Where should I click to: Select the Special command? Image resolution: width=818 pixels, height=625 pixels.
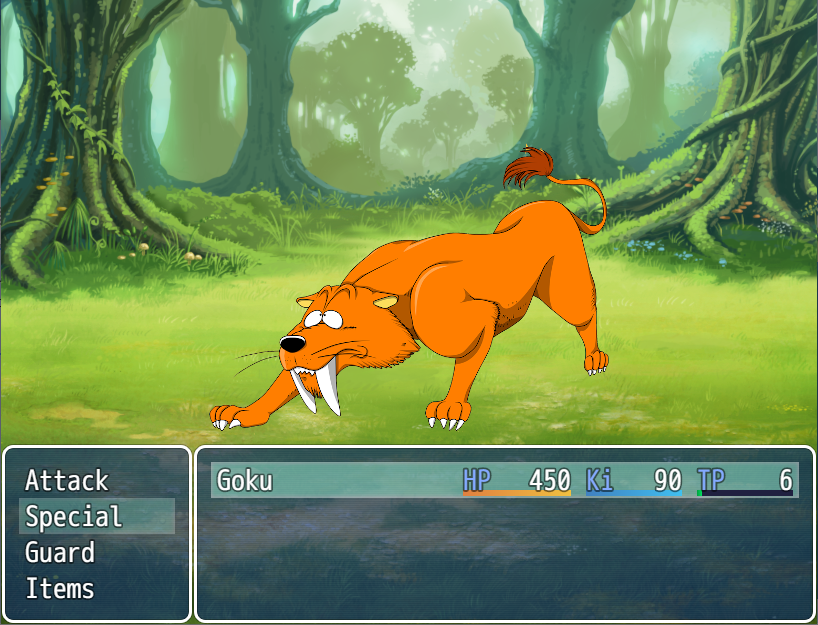(x=74, y=517)
